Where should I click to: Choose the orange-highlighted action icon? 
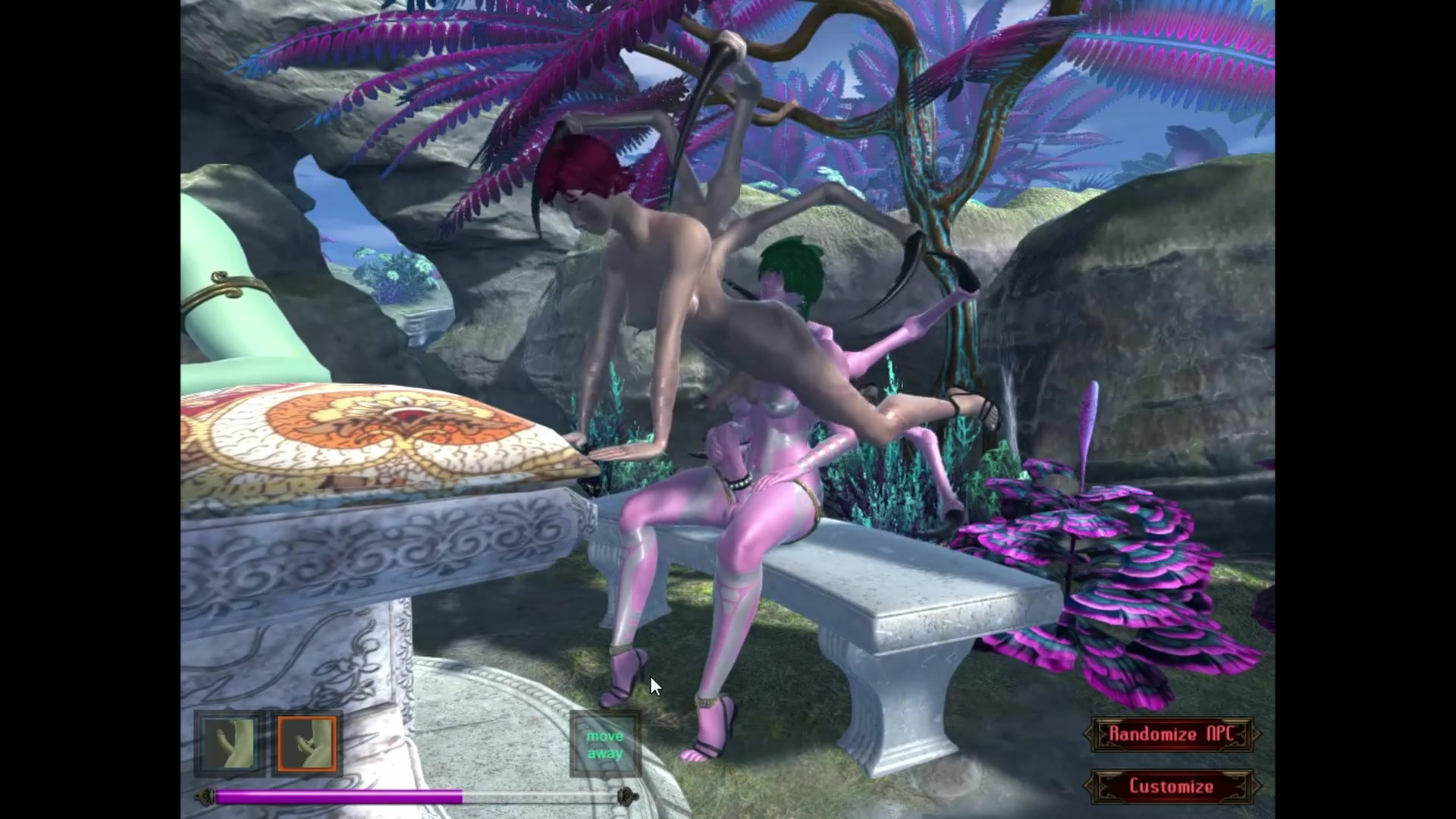(x=307, y=745)
